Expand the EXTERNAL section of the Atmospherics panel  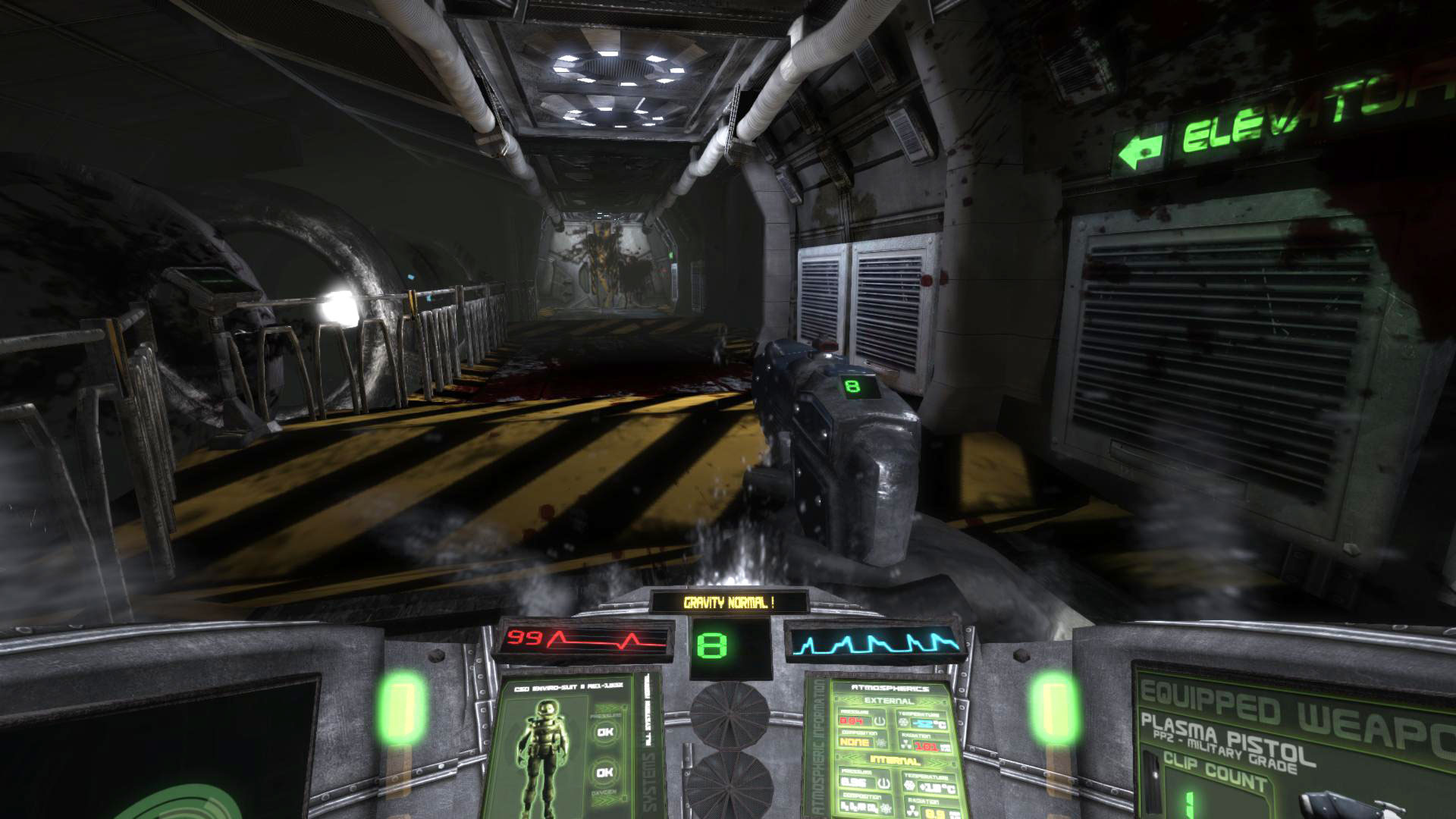(889, 701)
